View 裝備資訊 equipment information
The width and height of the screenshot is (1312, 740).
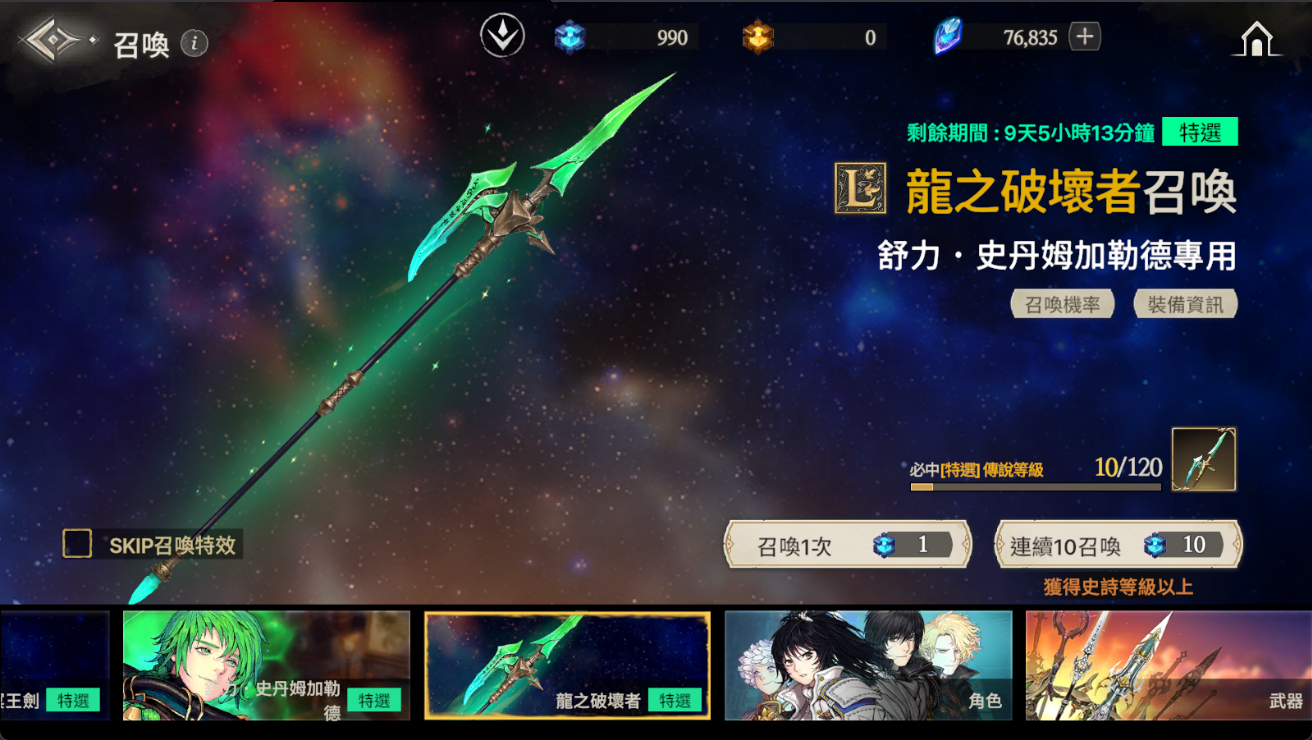click(1185, 304)
